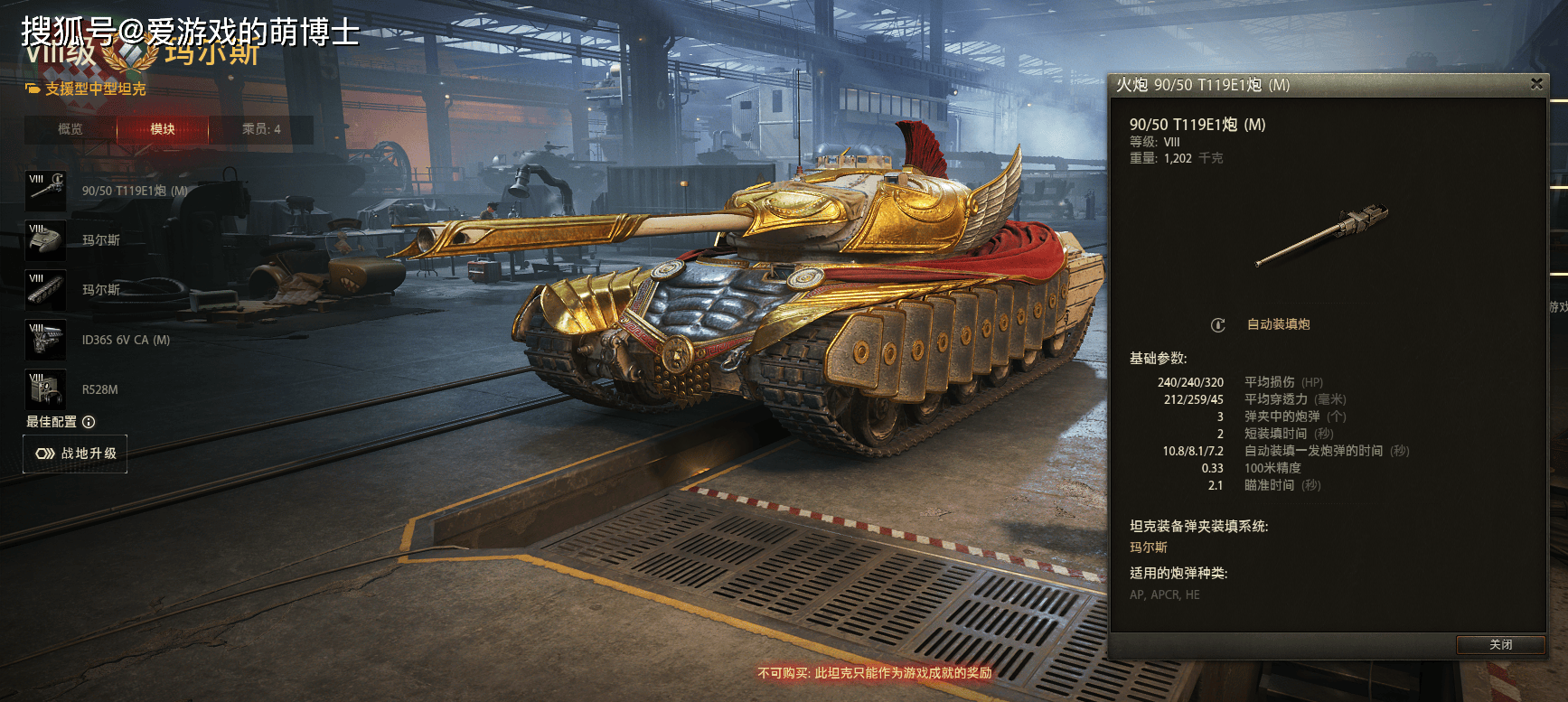Open the 玛尔斯 tank link in gun panel
The height and width of the screenshot is (702, 1568).
coord(1149,548)
